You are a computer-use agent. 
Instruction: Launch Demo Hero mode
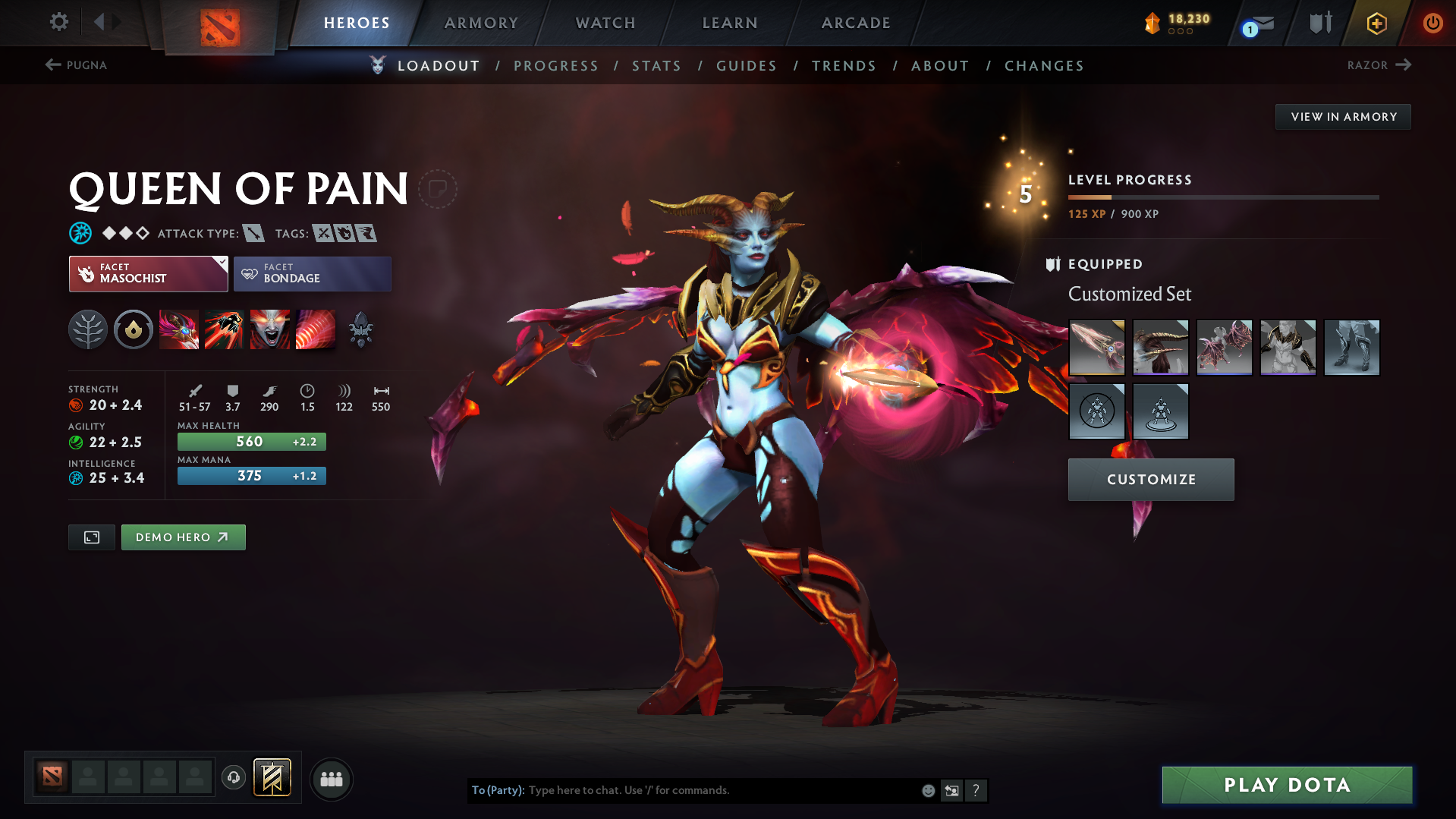coord(183,537)
